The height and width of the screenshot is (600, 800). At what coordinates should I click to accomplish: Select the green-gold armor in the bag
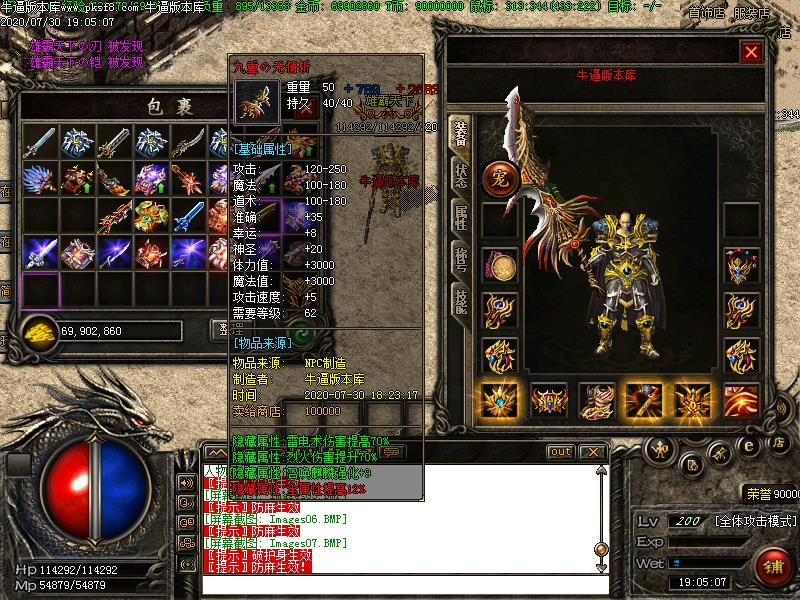click(152, 215)
